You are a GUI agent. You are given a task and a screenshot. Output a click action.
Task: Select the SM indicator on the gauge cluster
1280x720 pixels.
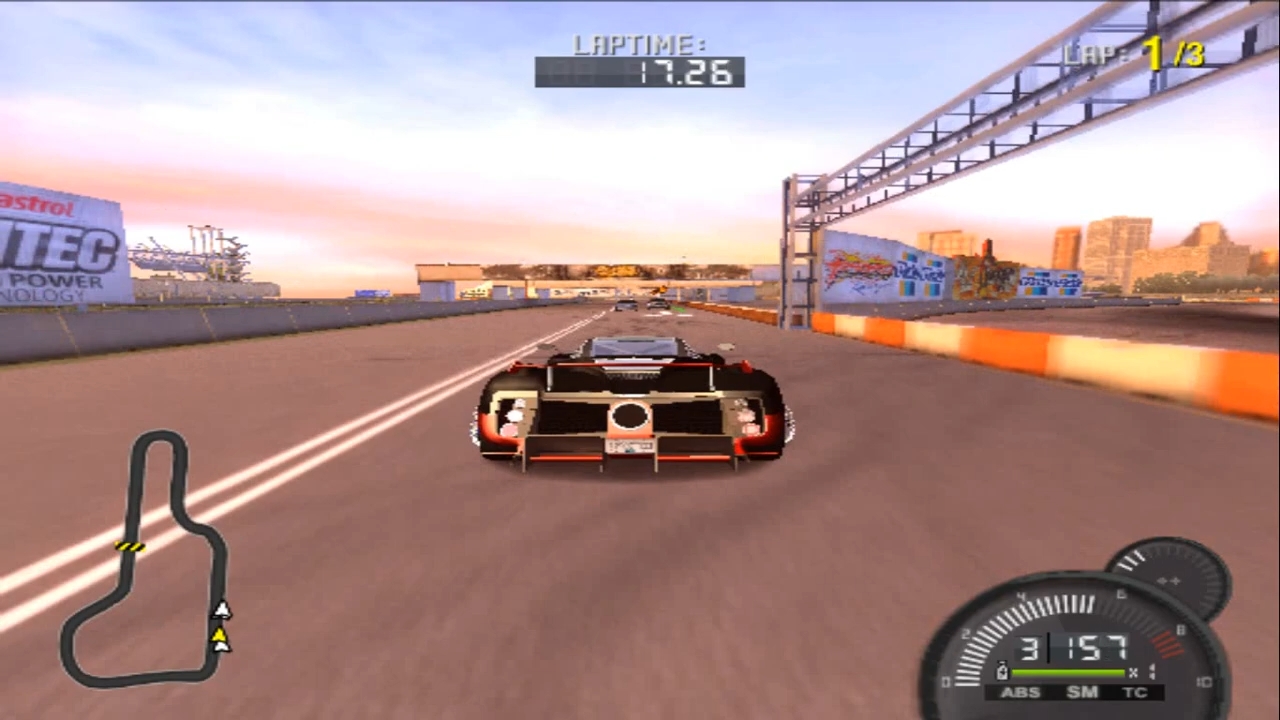(x=1082, y=692)
